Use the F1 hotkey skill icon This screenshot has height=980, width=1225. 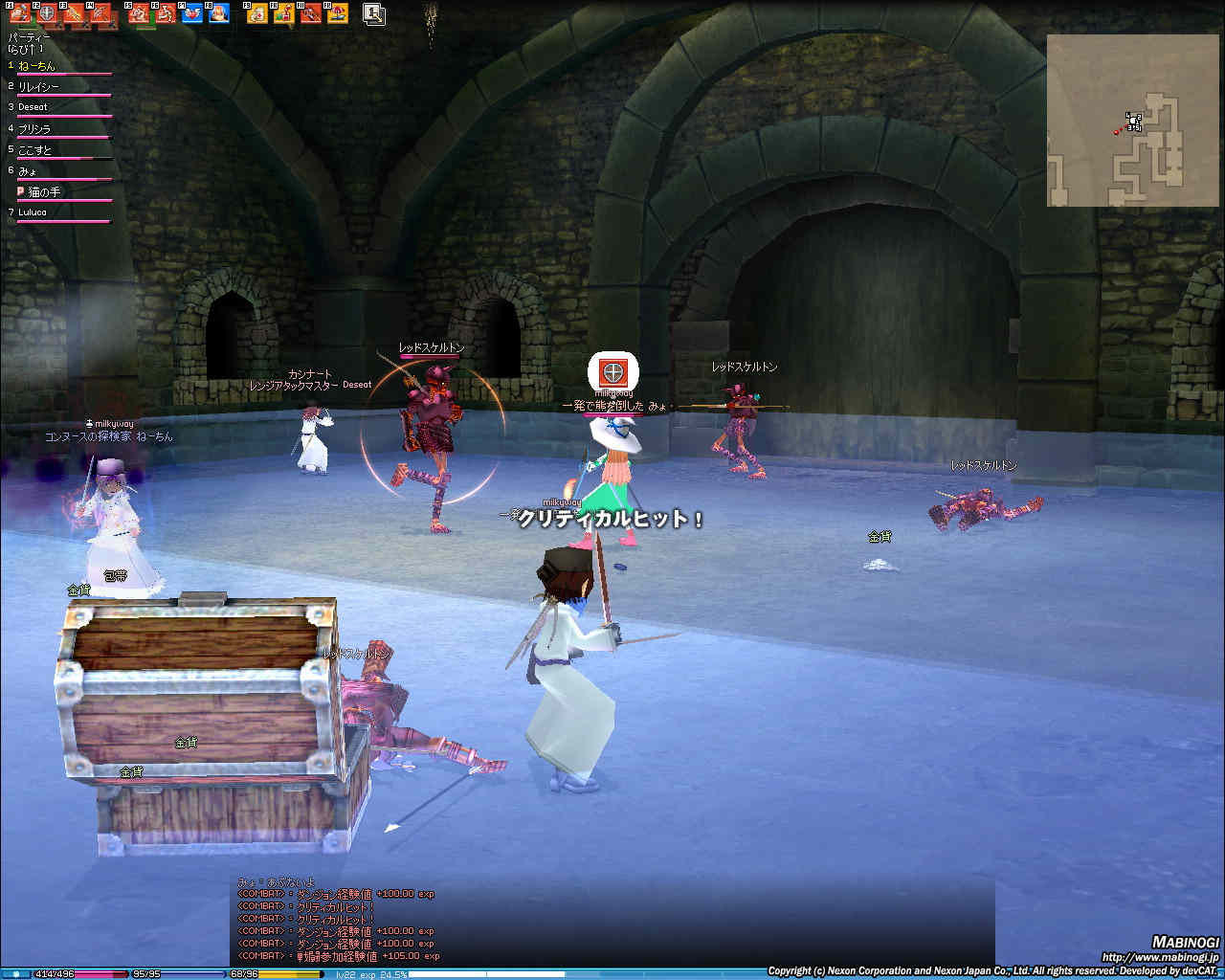[20, 13]
